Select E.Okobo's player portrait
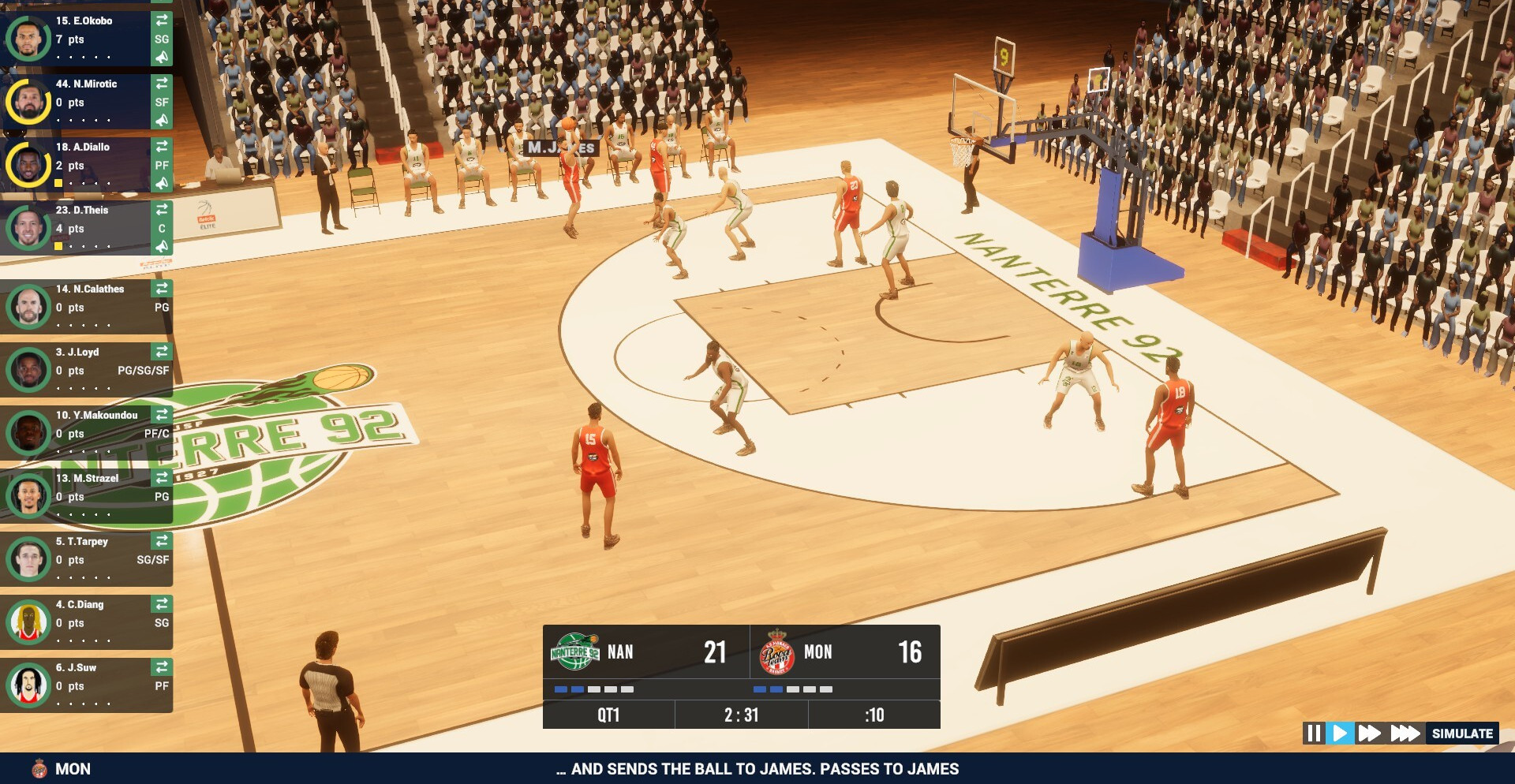The width and height of the screenshot is (1515, 784). click(x=28, y=39)
